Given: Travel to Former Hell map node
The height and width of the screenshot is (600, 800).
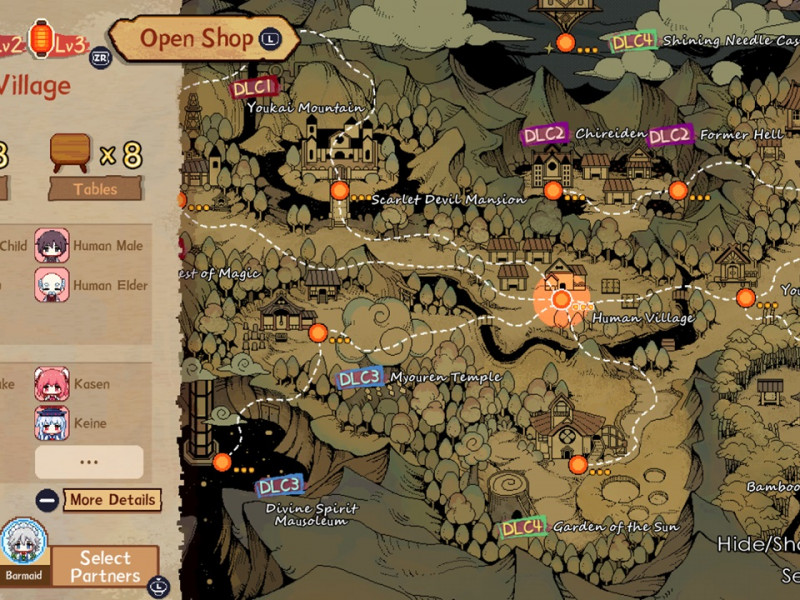Looking at the screenshot, I should (678, 190).
